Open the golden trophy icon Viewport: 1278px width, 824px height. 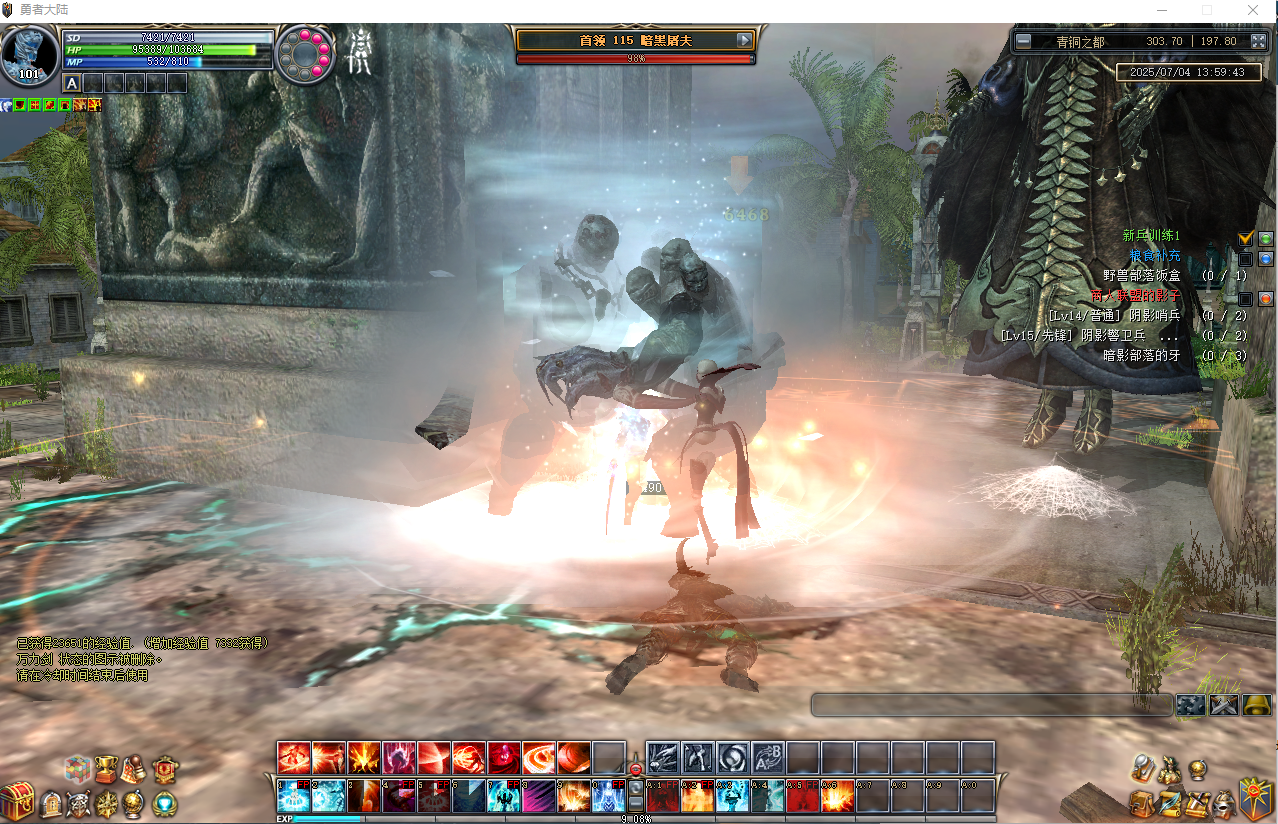[x=107, y=768]
